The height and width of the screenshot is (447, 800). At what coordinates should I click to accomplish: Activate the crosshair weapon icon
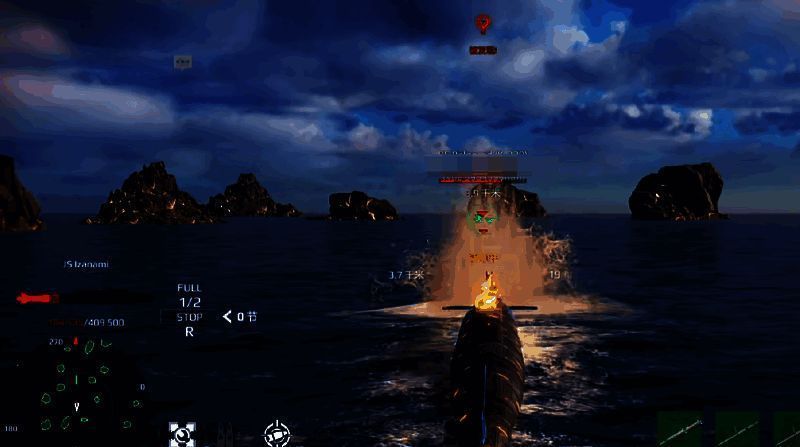click(x=277, y=434)
